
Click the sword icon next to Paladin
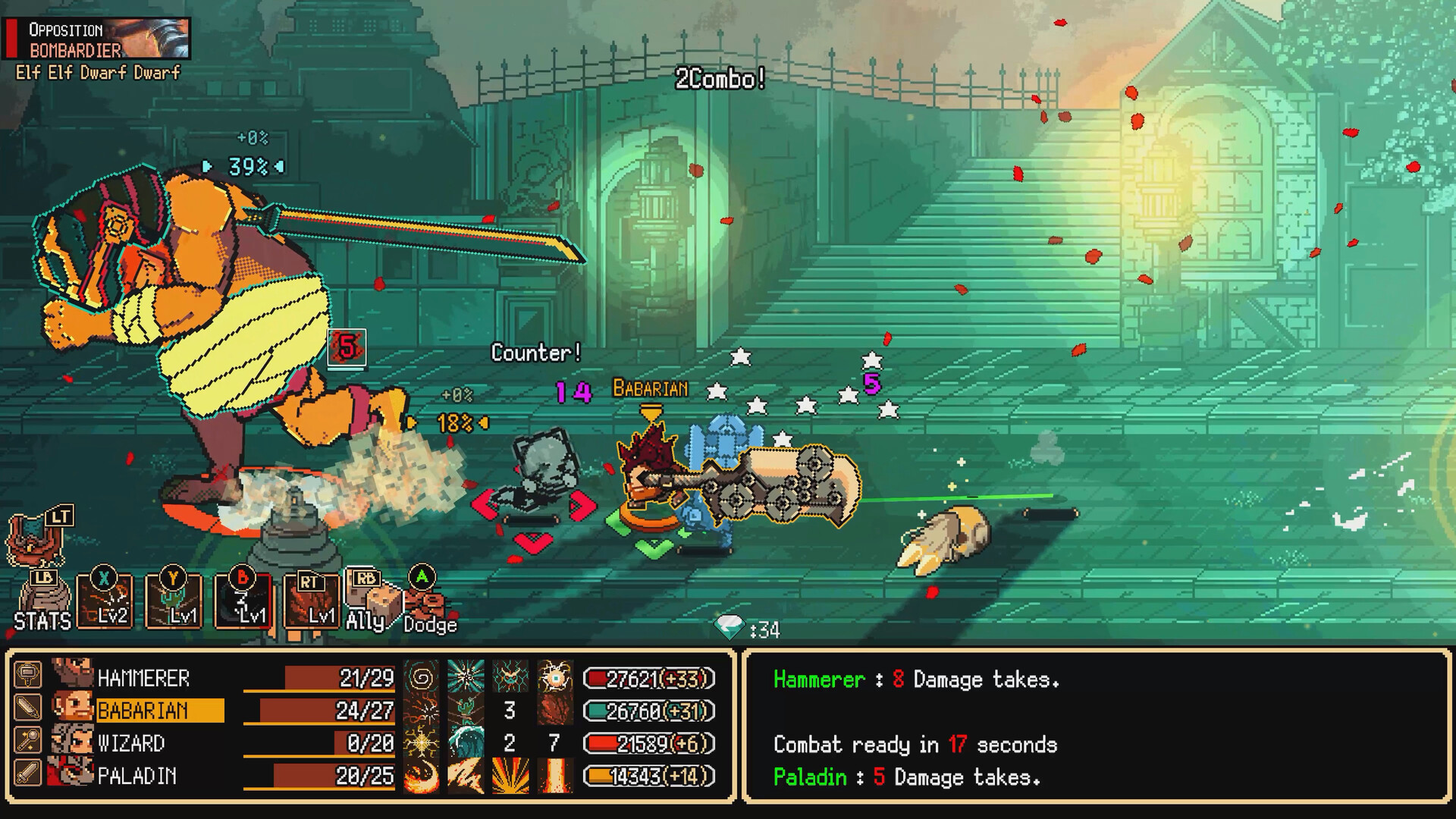click(28, 773)
